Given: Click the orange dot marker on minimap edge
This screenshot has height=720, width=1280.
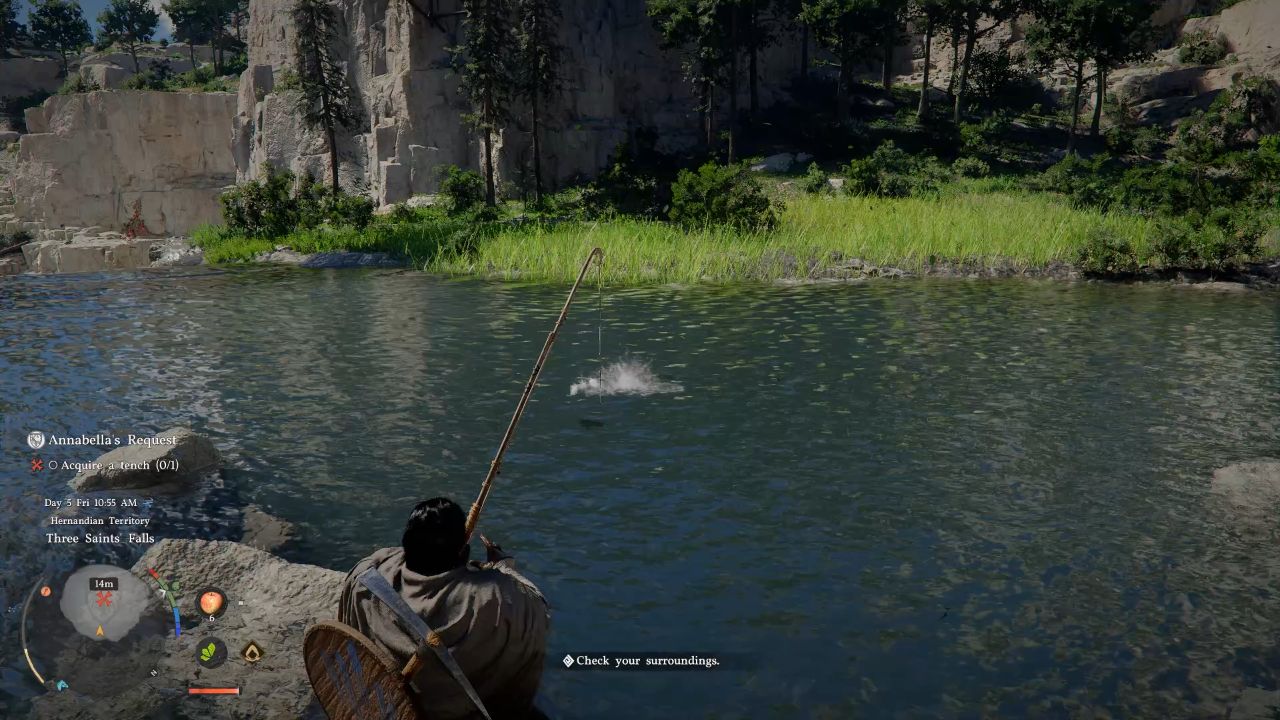Looking at the screenshot, I should point(45,590).
